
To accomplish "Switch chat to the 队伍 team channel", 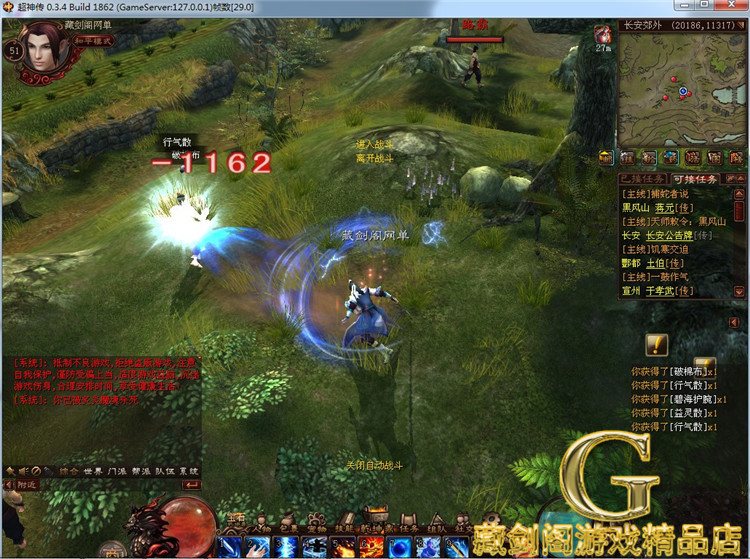I will pos(165,470).
